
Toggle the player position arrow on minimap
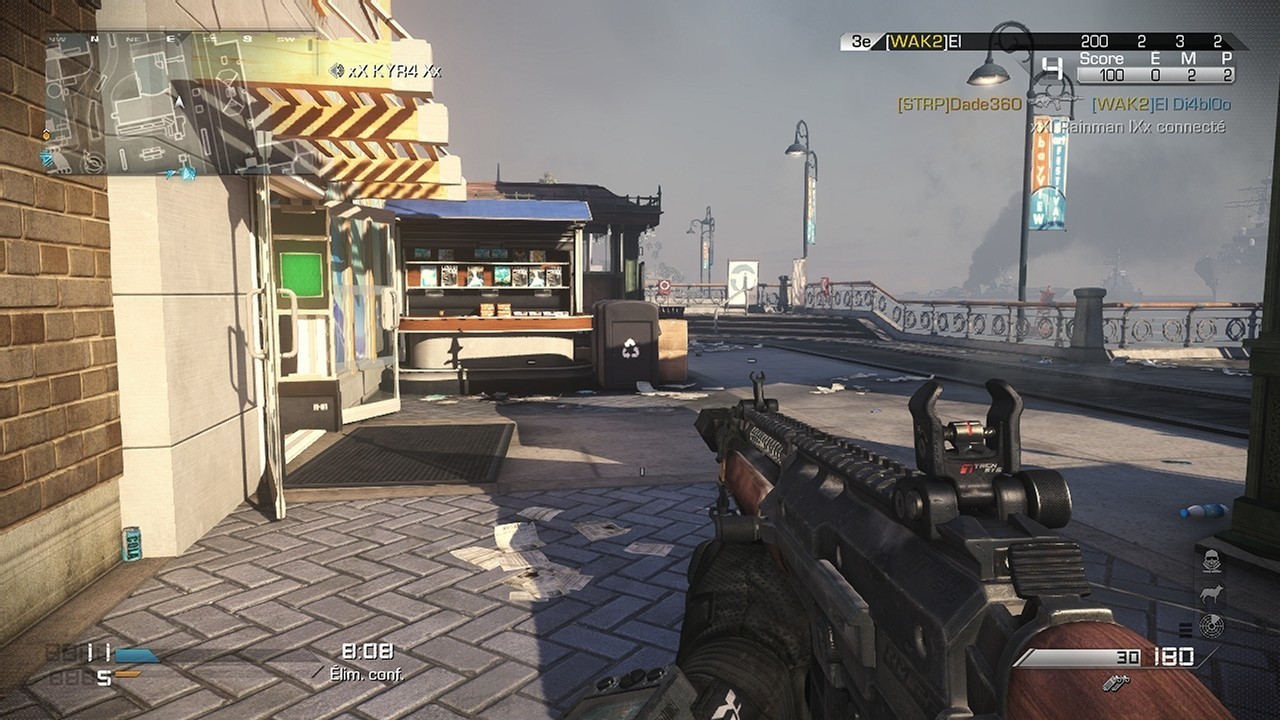coord(179,102)
